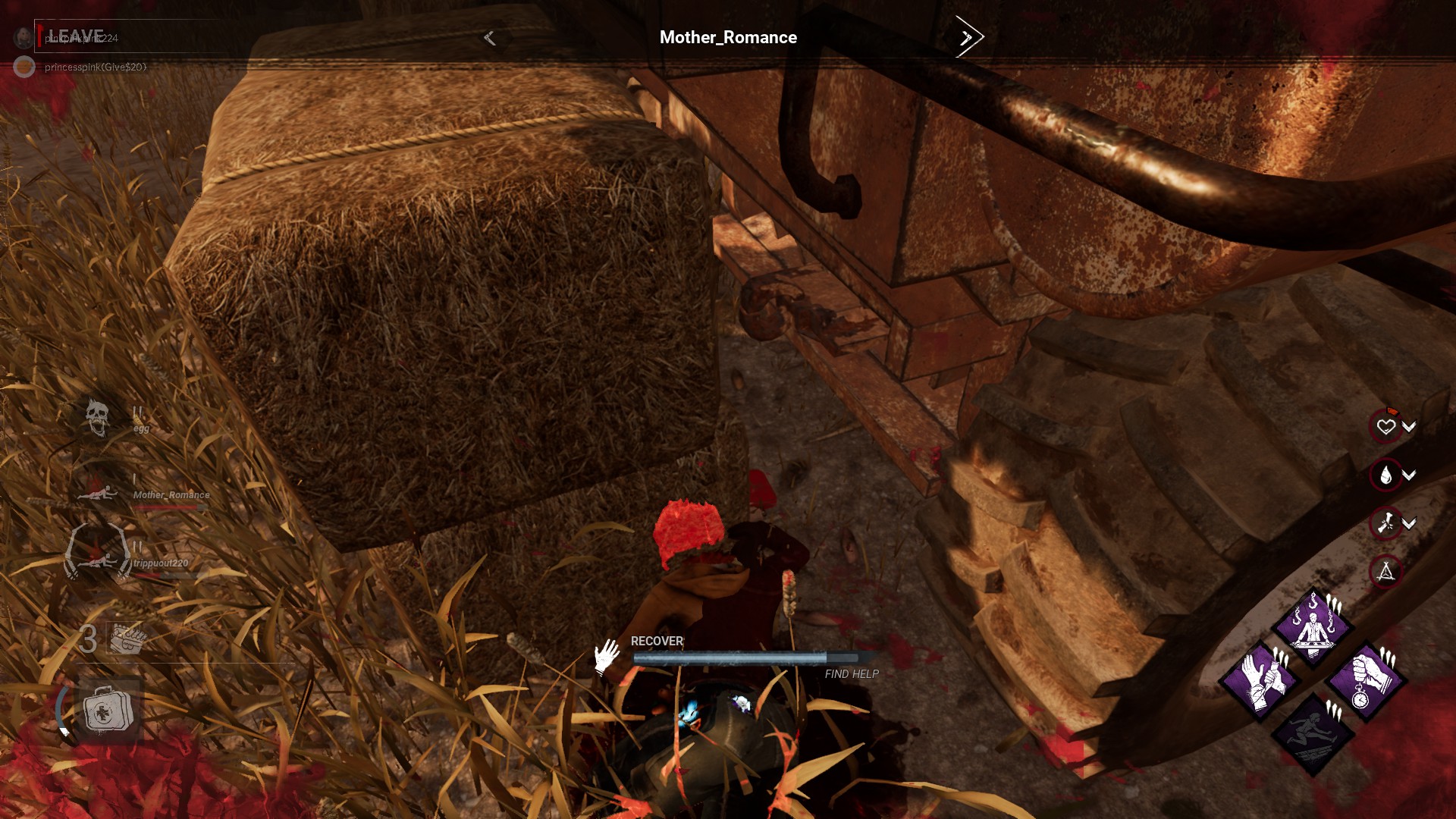Viewport: 1456px width, 819px height.
Task: Click the generator counter gear icon
Action: click(127, 638)
